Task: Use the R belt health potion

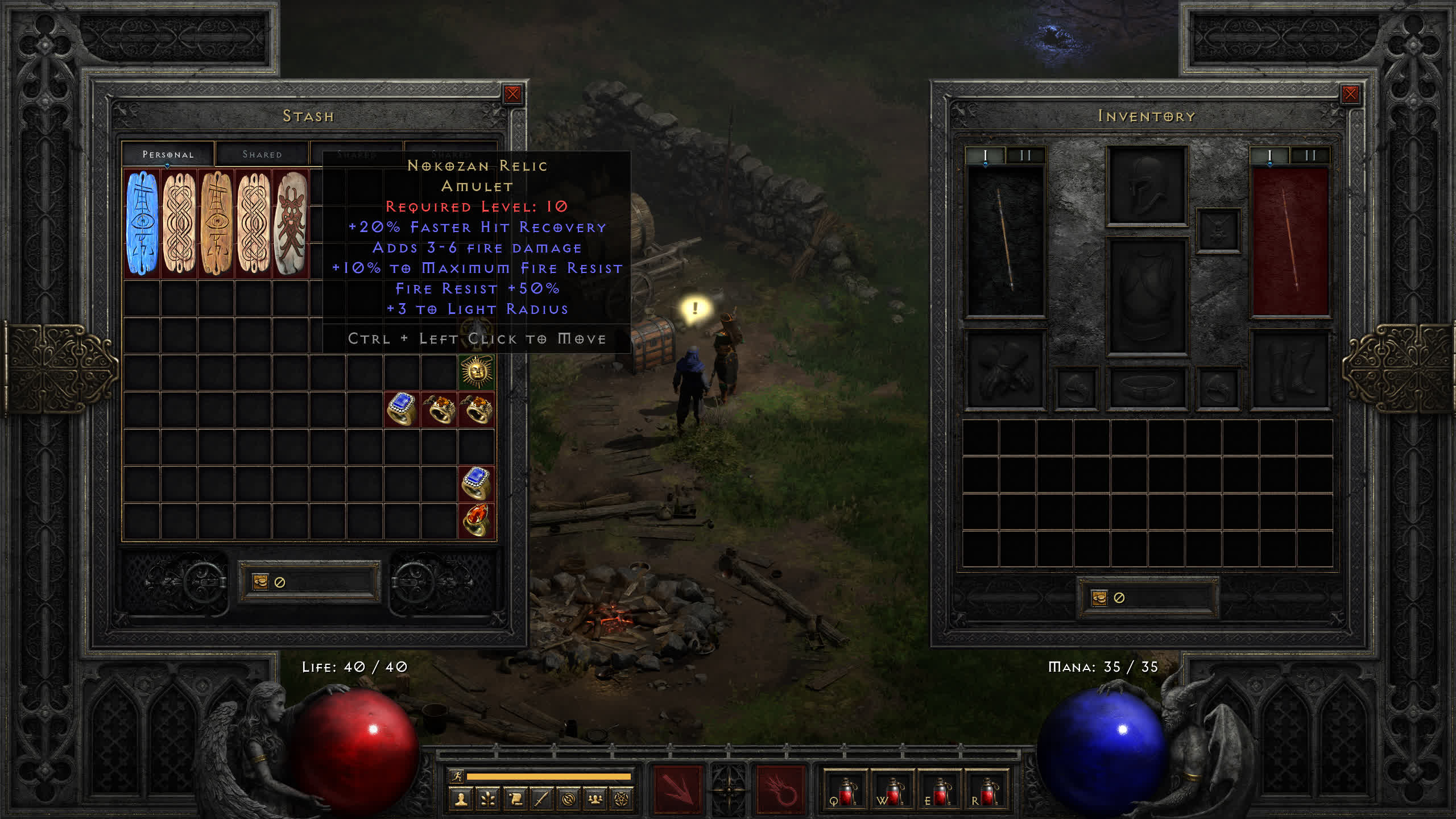Action: click(986, 791)
